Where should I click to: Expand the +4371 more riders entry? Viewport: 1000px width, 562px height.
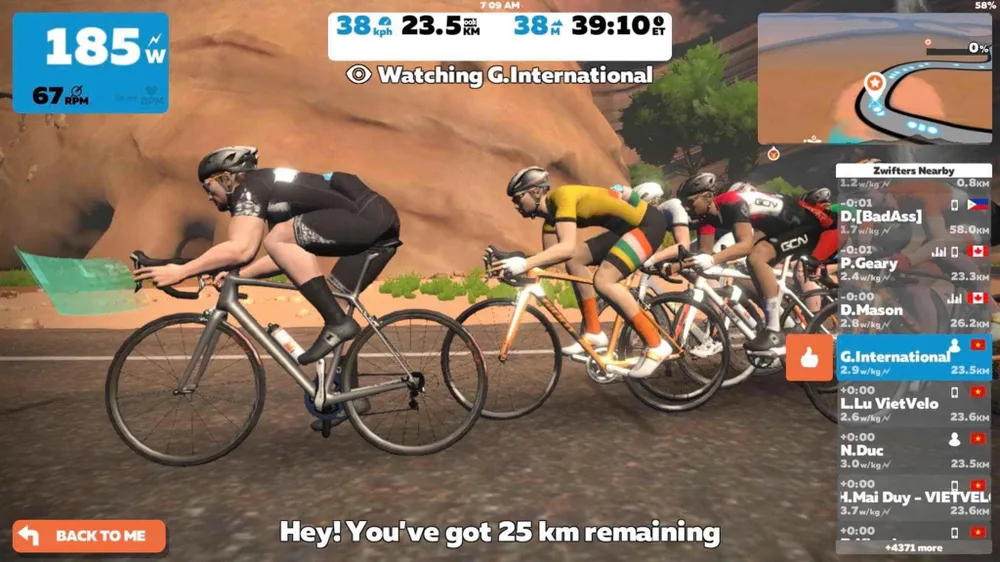(x=913, y=547)
